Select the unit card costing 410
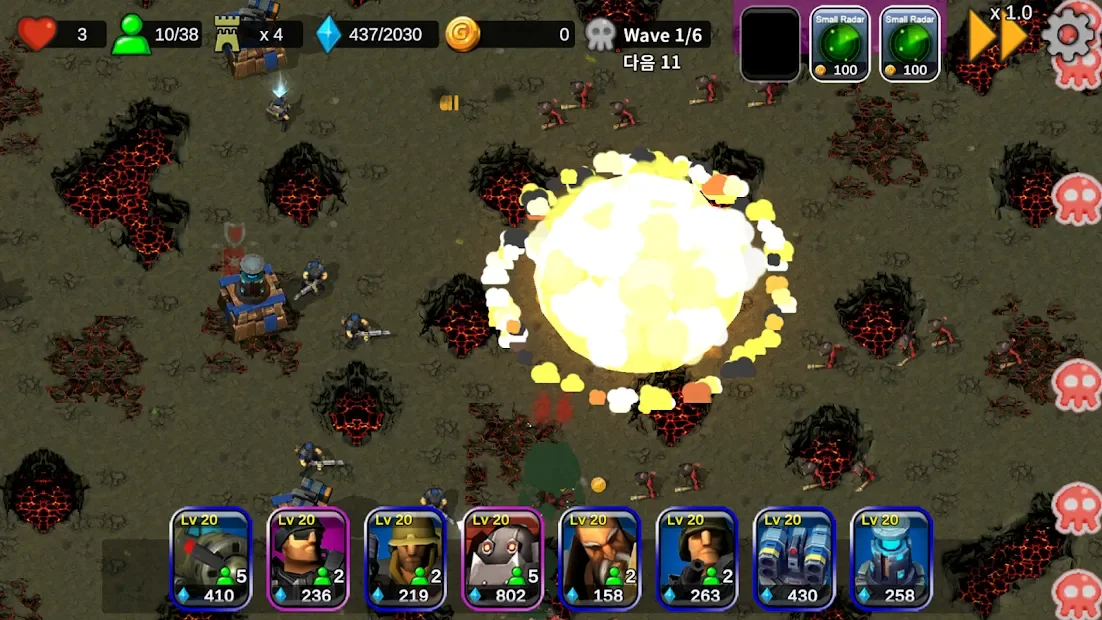This screenshot has height=620, width=1102. click(210, 558)
